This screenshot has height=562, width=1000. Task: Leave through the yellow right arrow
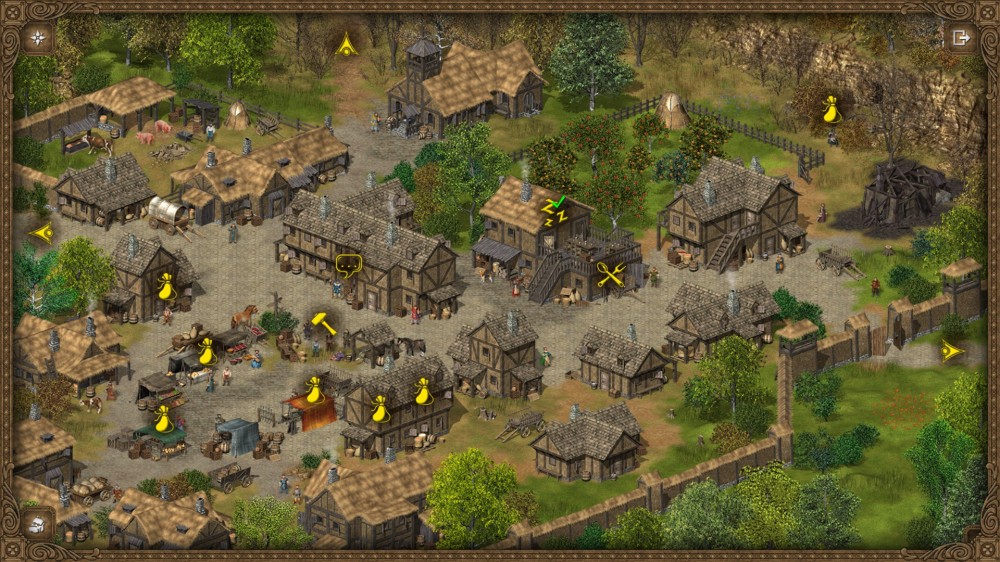(951, 351)
